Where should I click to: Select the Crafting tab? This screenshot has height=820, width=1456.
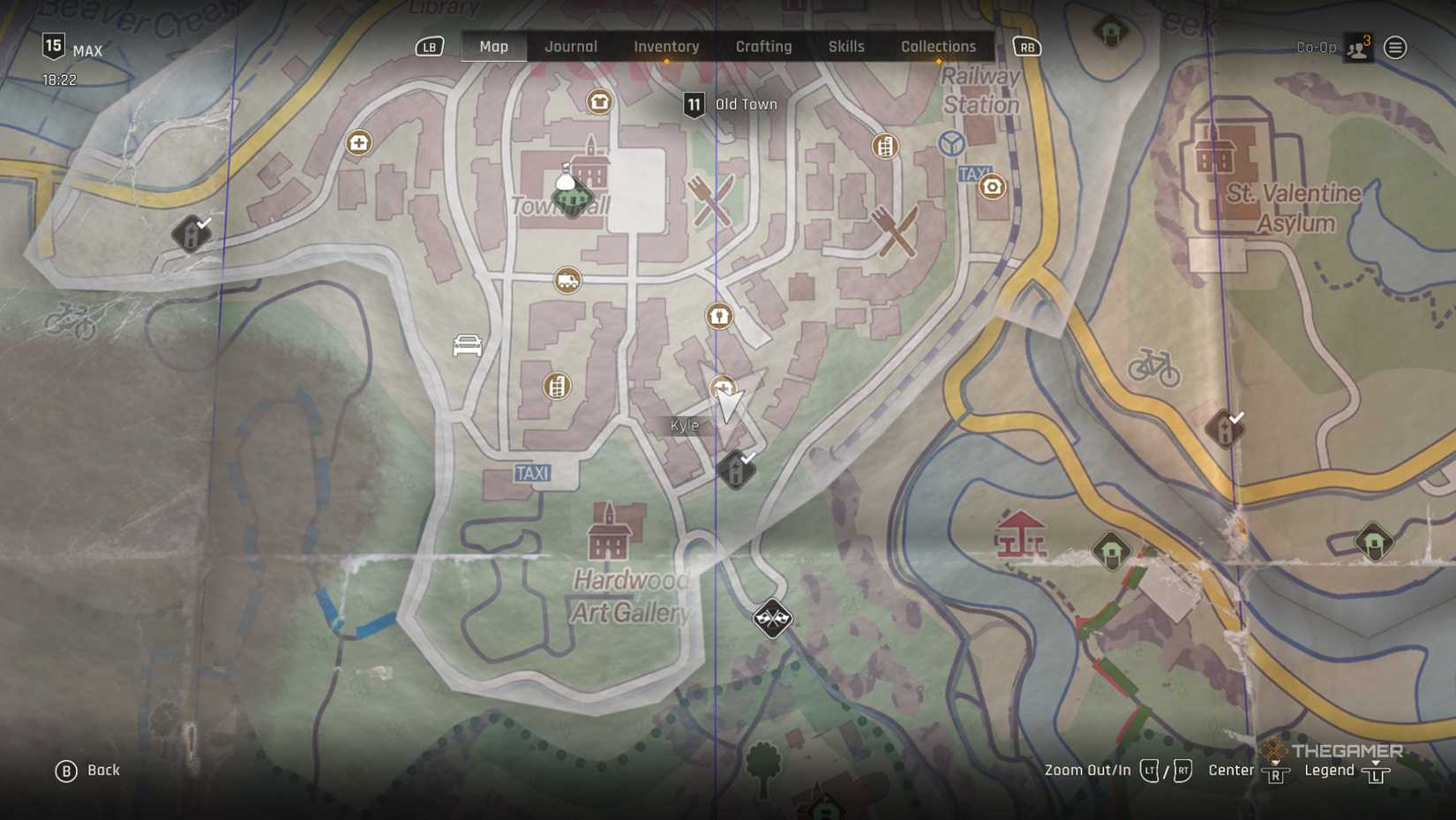click(x=763, y=47)
